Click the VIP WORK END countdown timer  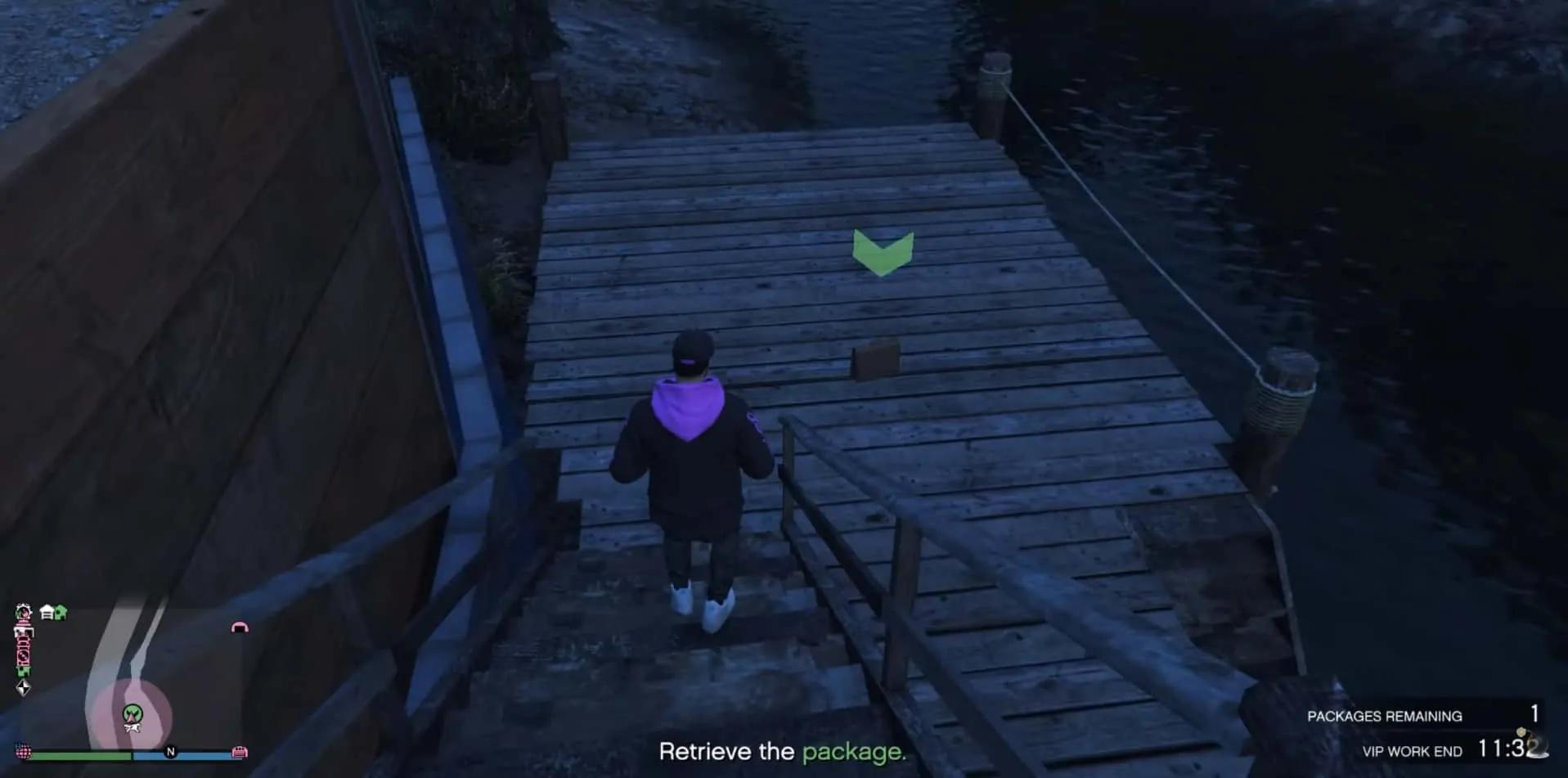click(1517, 749)
